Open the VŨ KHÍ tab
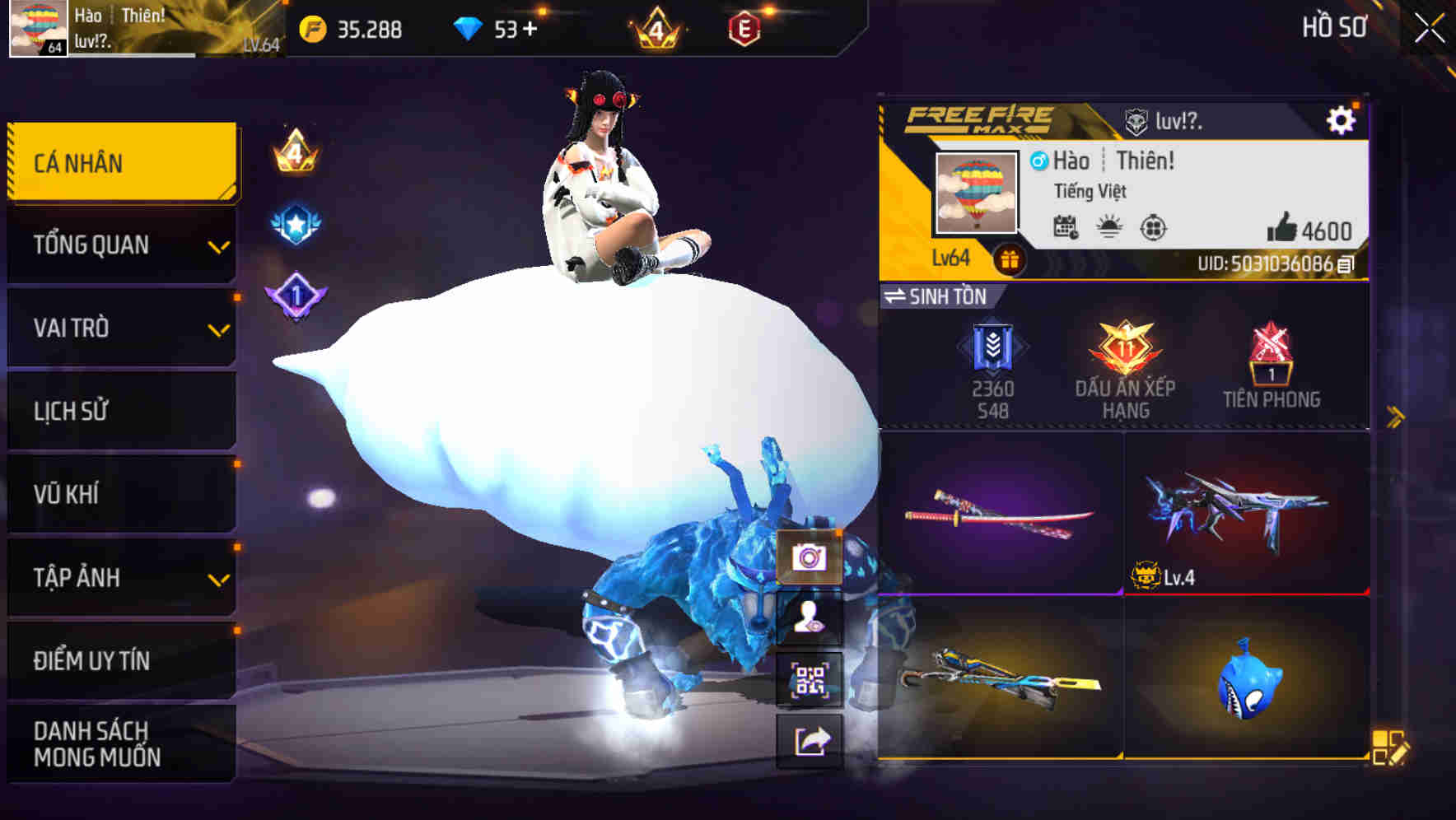The height and width of the screenshot is (820, 1456). point(120,494)
